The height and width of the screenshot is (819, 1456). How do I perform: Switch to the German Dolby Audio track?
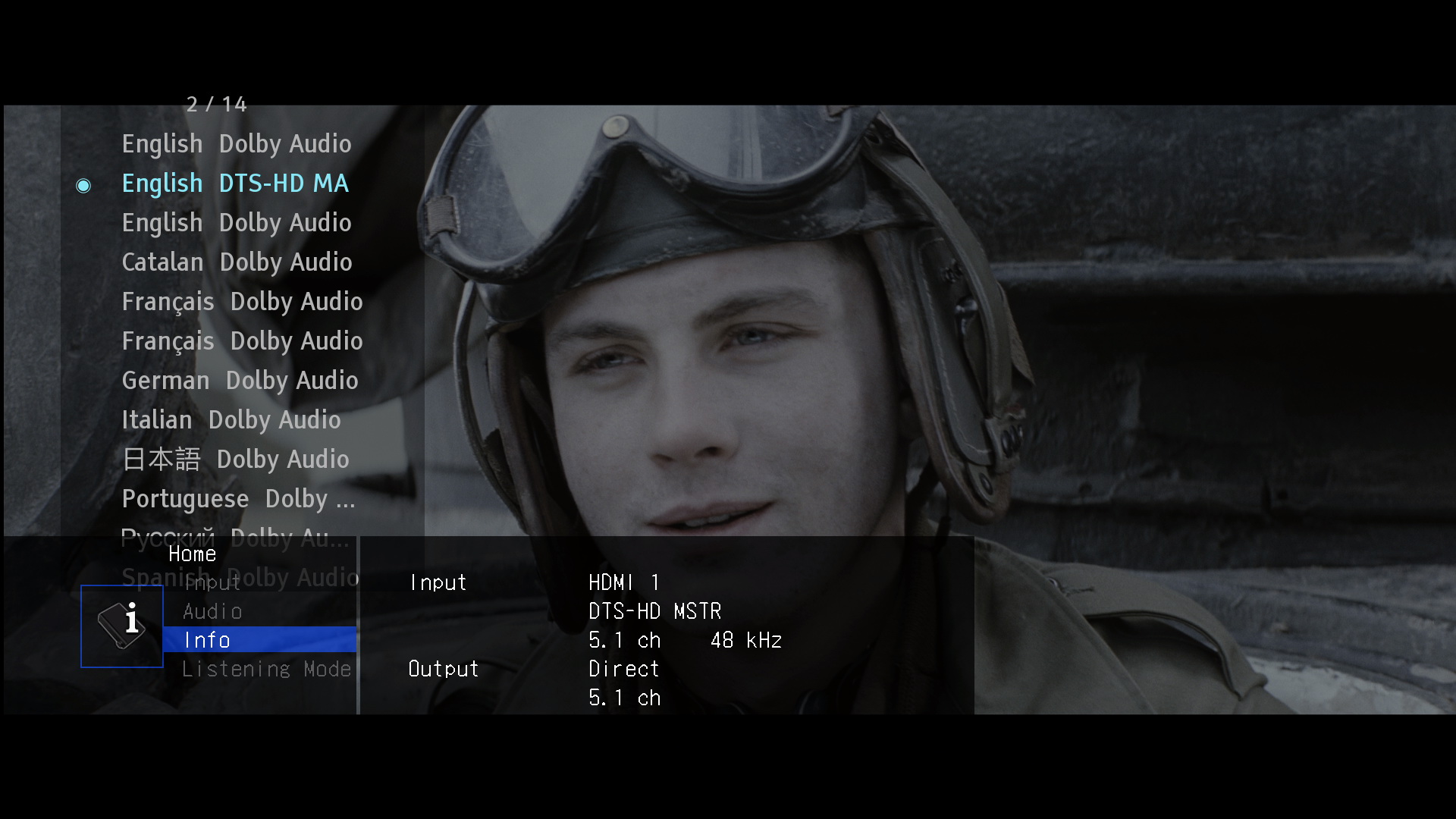240,381
